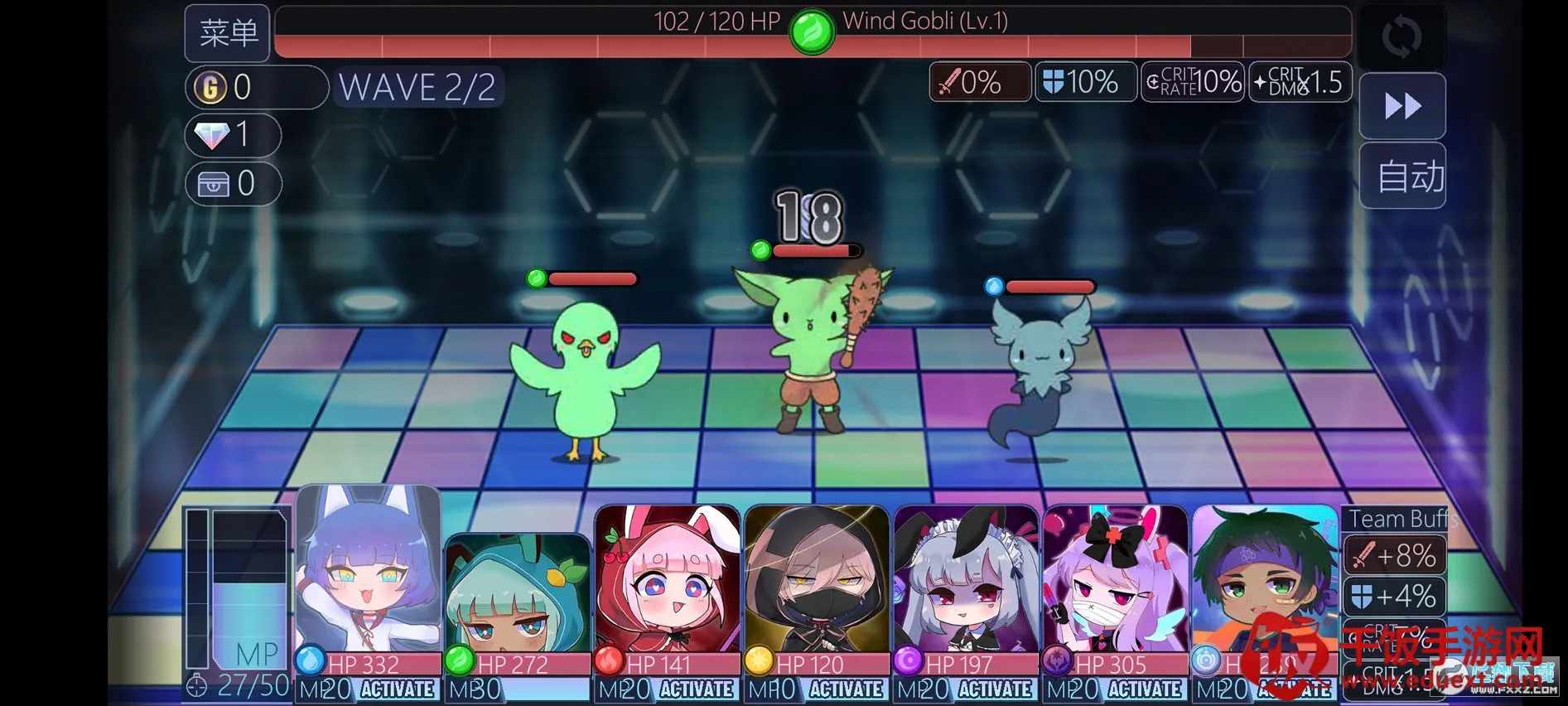Click the fast-forward speed button
This screenshot has height=706, width=1568.
coord(1402,106)
